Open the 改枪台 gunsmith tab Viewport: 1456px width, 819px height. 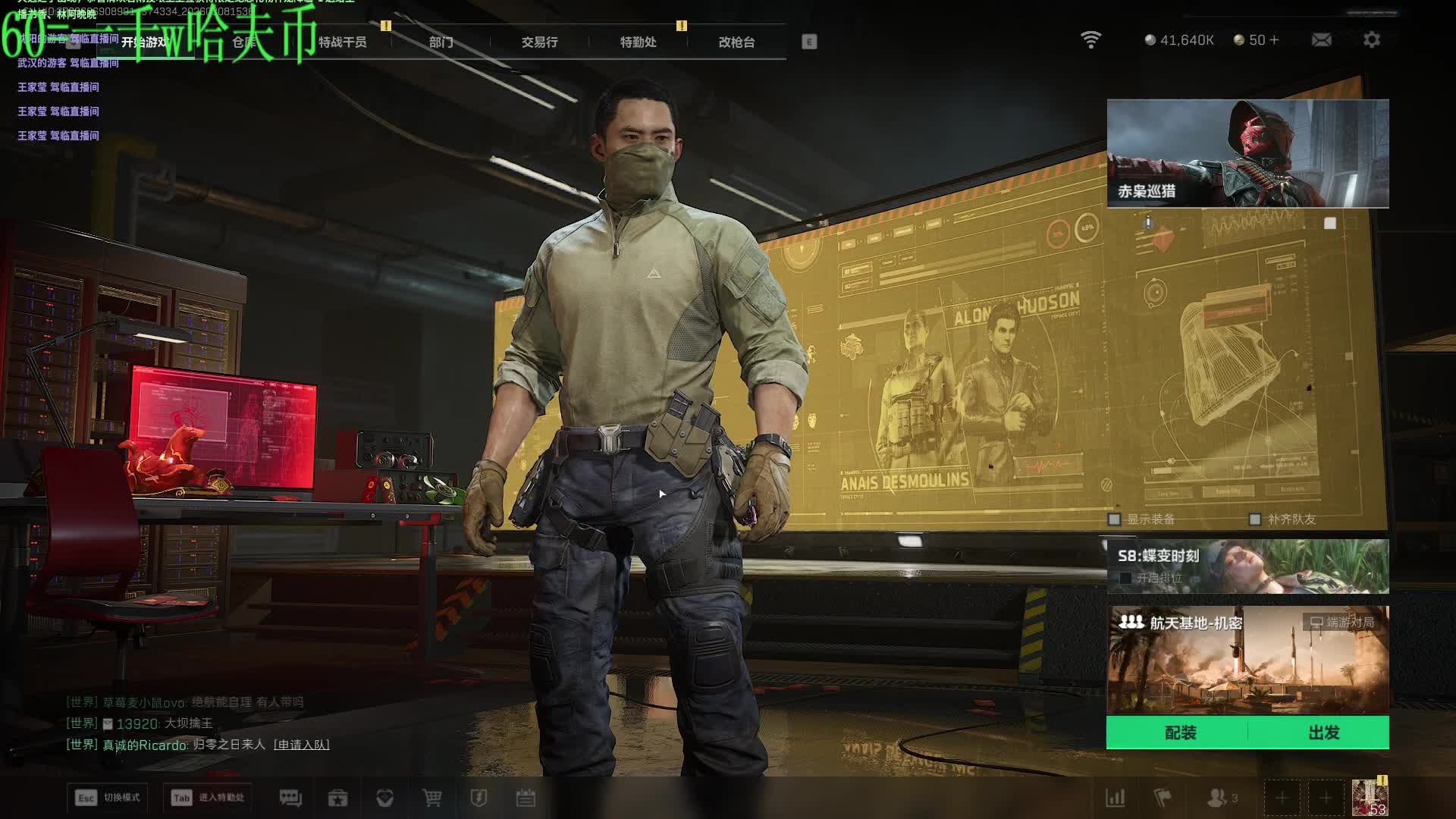click(736, 42)
